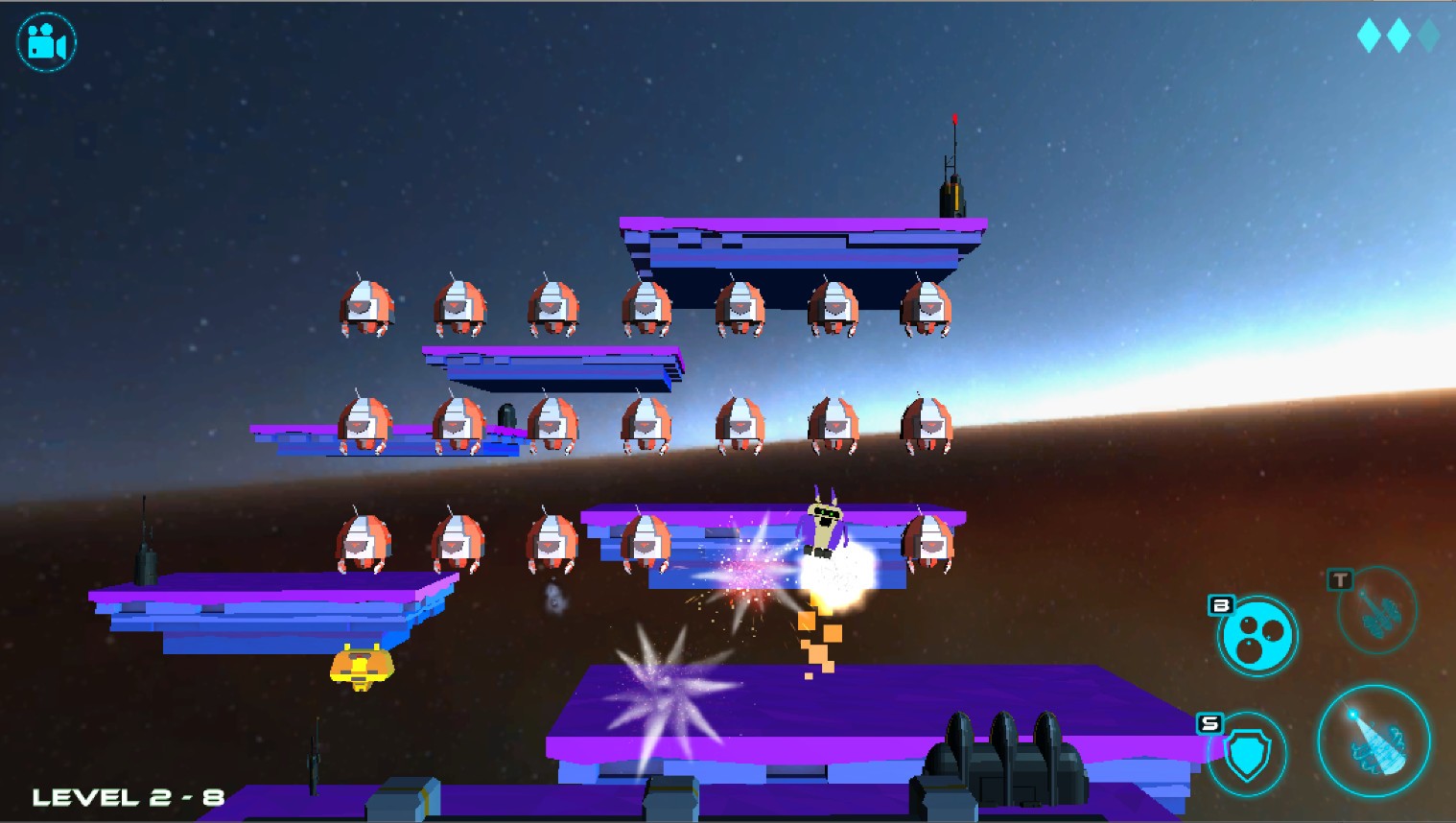Activate the B bomb ability icon
The width and height of the screenshot is (1456, 823).
pos(1256,636)
